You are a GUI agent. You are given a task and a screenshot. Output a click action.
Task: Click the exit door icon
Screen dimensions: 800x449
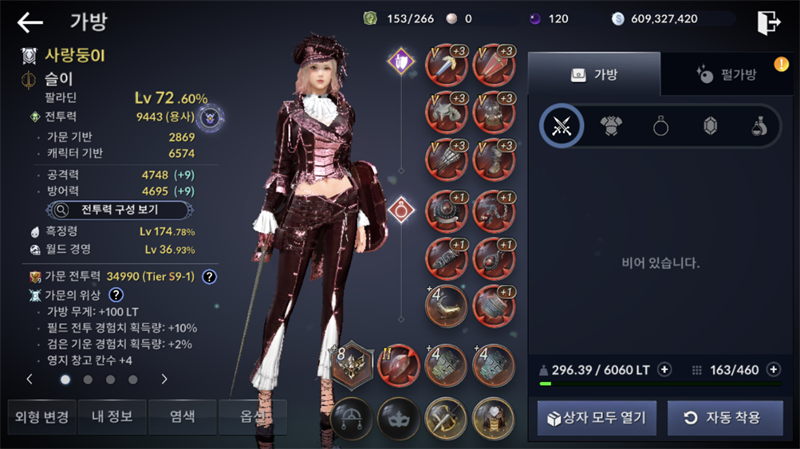(768, 21)
